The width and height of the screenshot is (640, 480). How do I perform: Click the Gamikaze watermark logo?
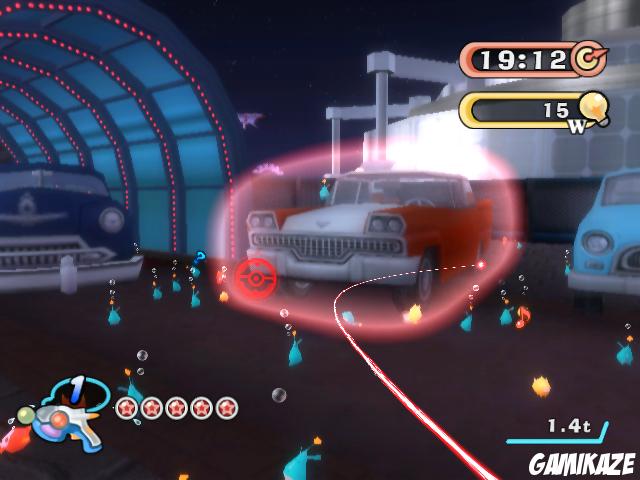click(583, 464)
